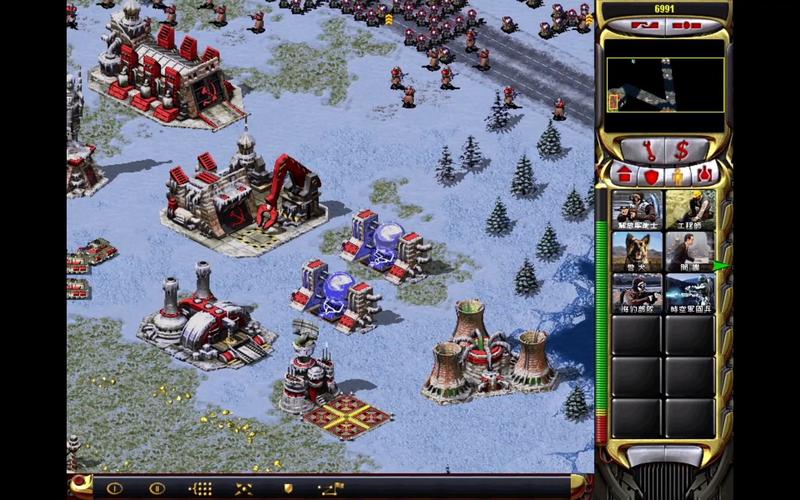Train the 海豹部队 SEAL unit
Screen dimensions: 800x500
(x=637, y=293)
